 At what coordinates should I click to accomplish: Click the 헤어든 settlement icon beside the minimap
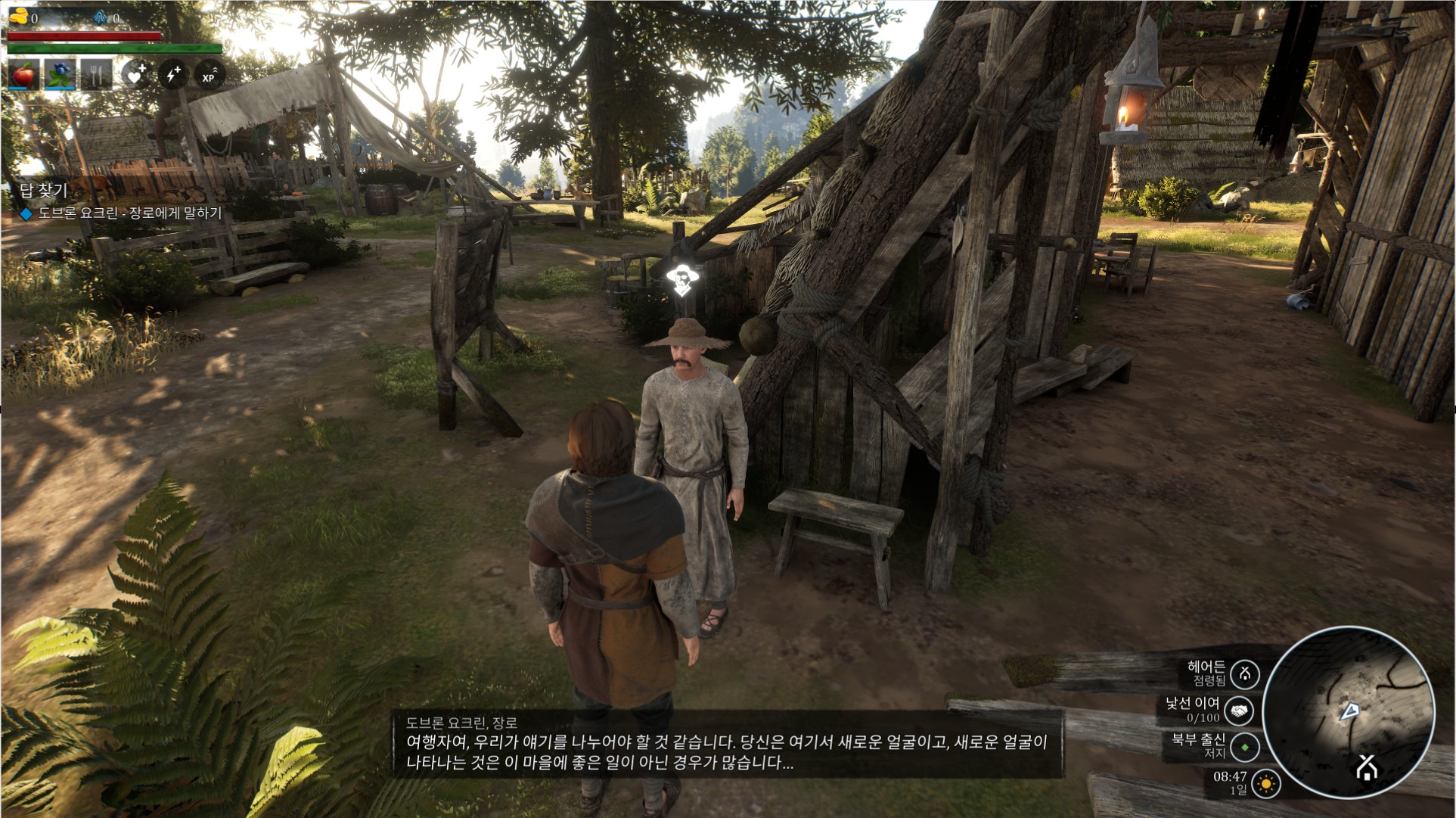[1244, 673]
